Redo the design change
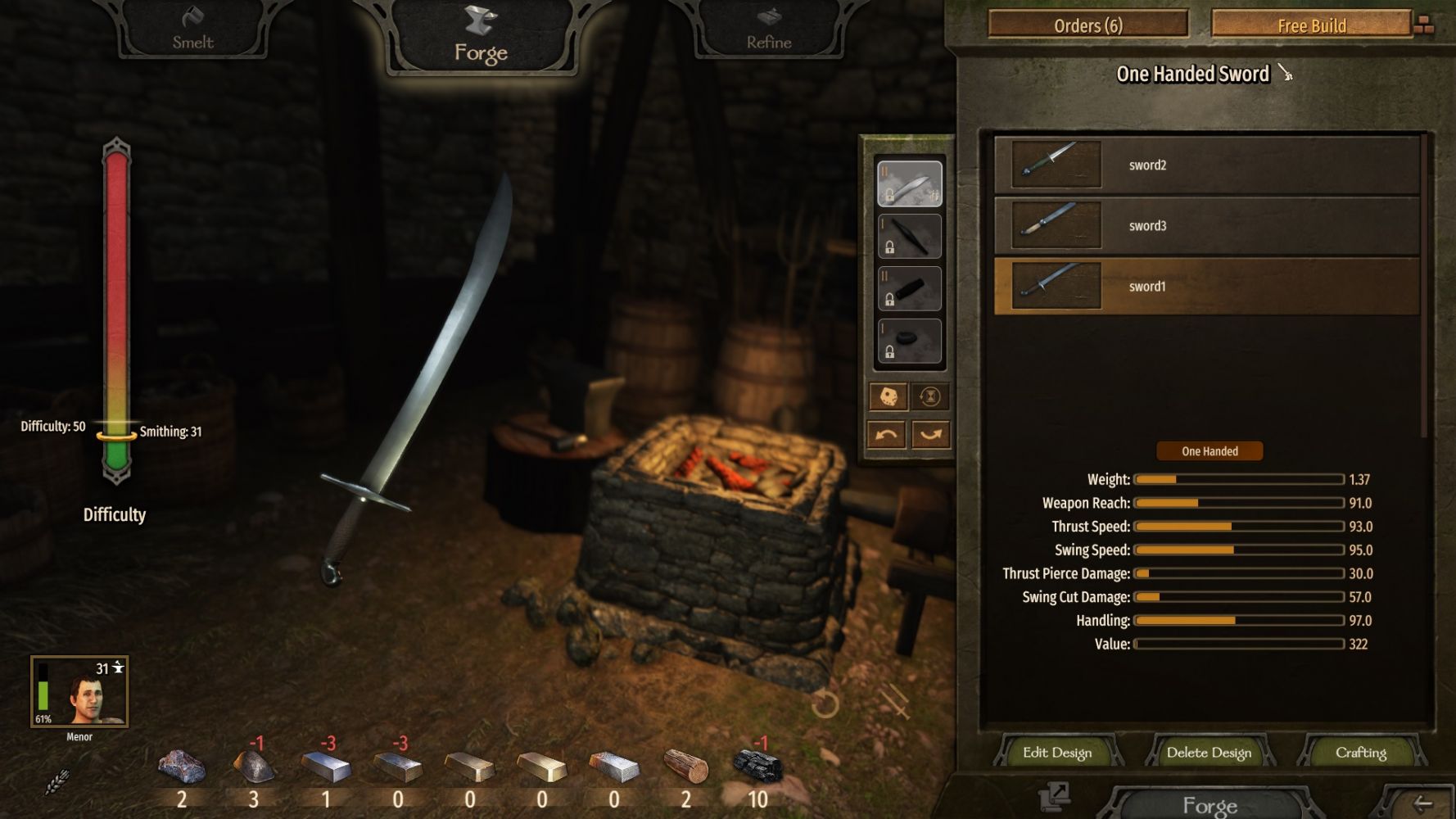This screenshot has width=1456, height=819. pyautogui.click(x=931, y=434)
